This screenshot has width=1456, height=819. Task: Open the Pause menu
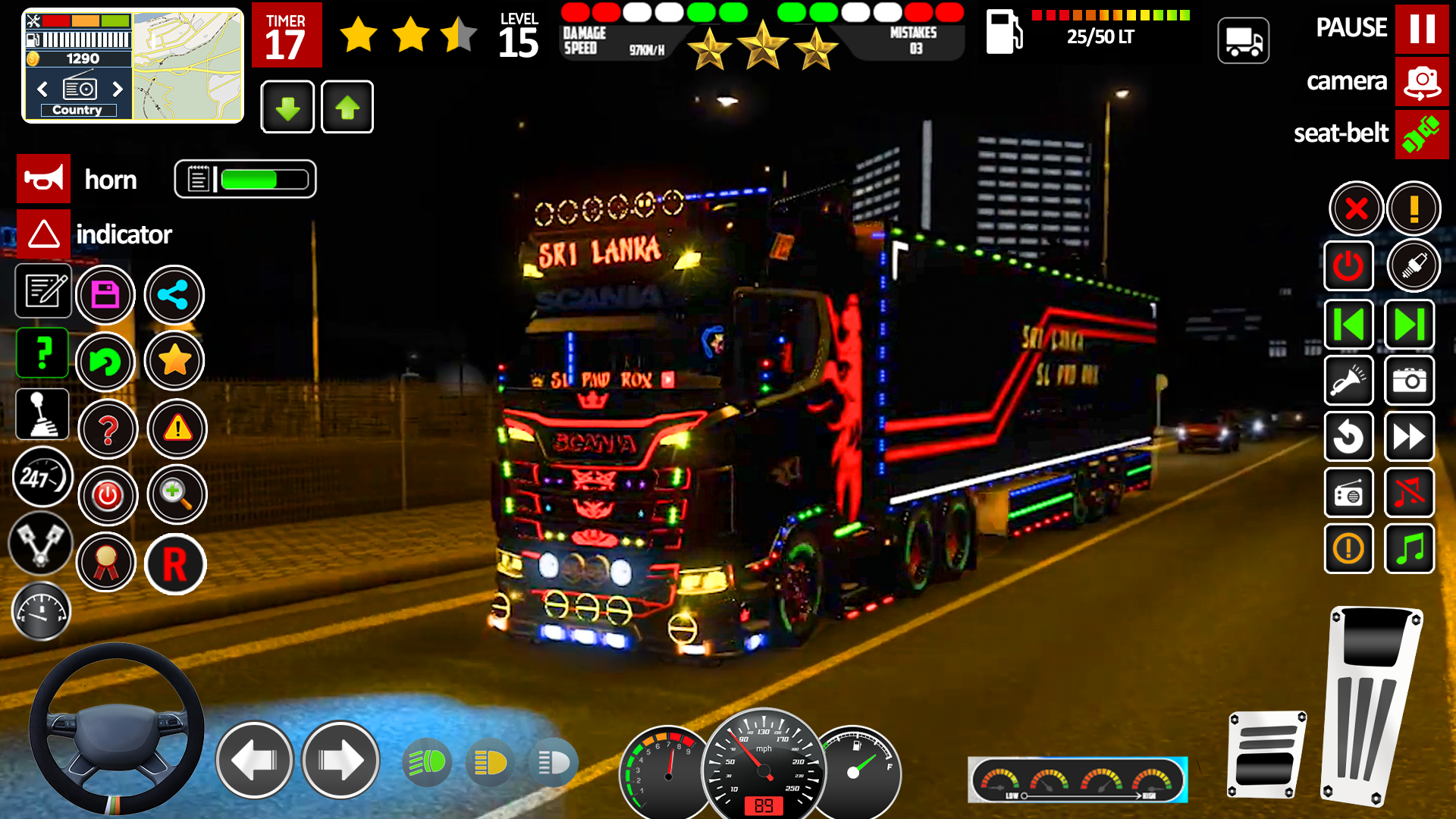[x=1423, y=28]
